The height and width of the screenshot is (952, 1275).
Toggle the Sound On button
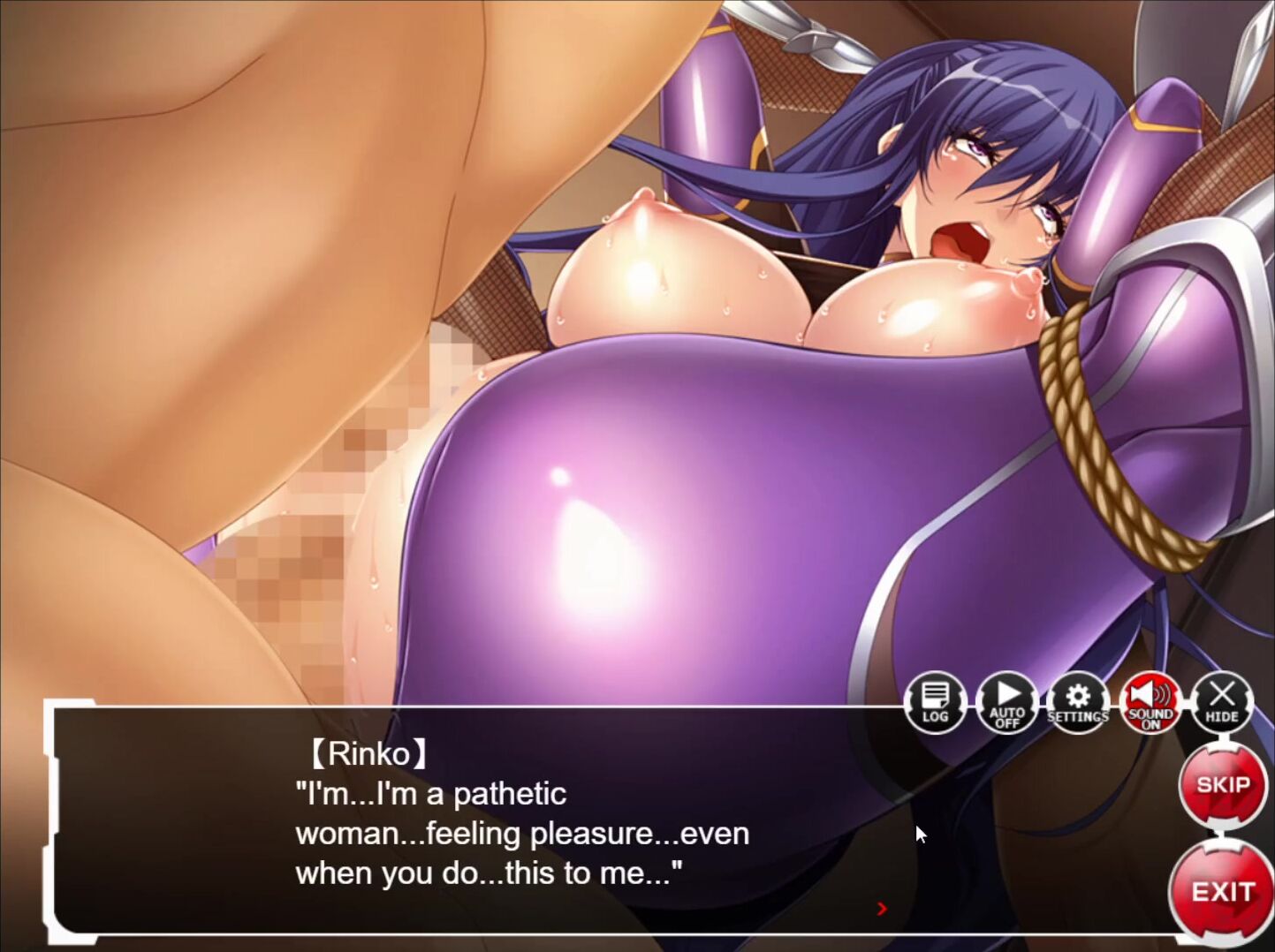(1150, 703)
